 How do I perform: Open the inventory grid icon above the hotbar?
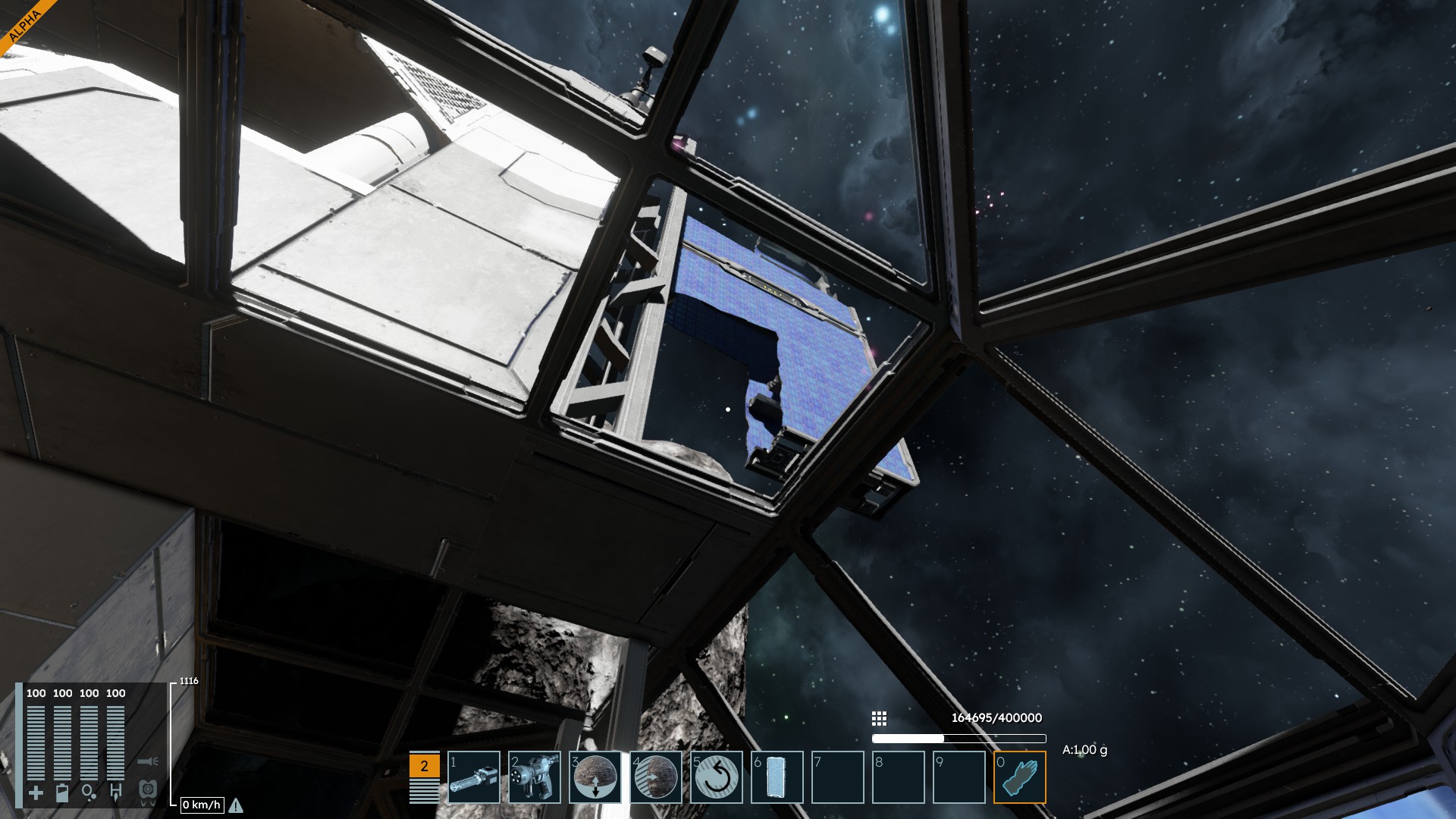point(879,718)
